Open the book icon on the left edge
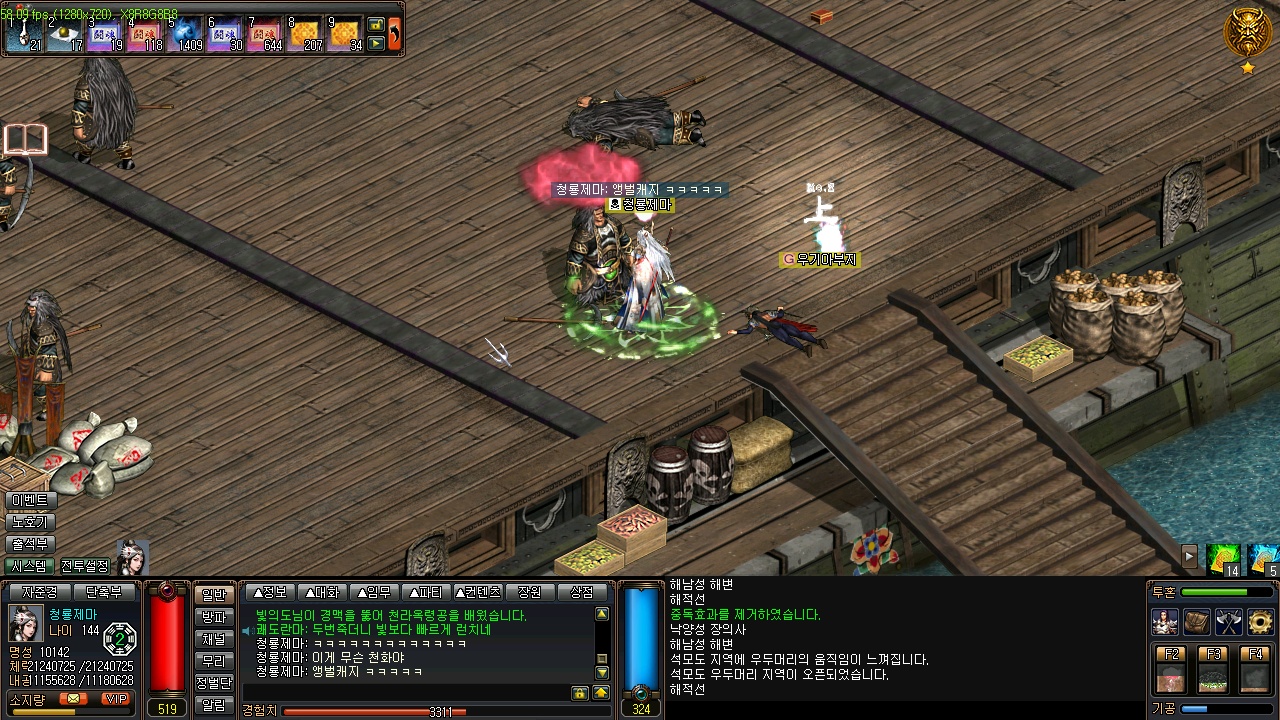Viewport: 1280px width, 720px height. [x=25, y=139]
